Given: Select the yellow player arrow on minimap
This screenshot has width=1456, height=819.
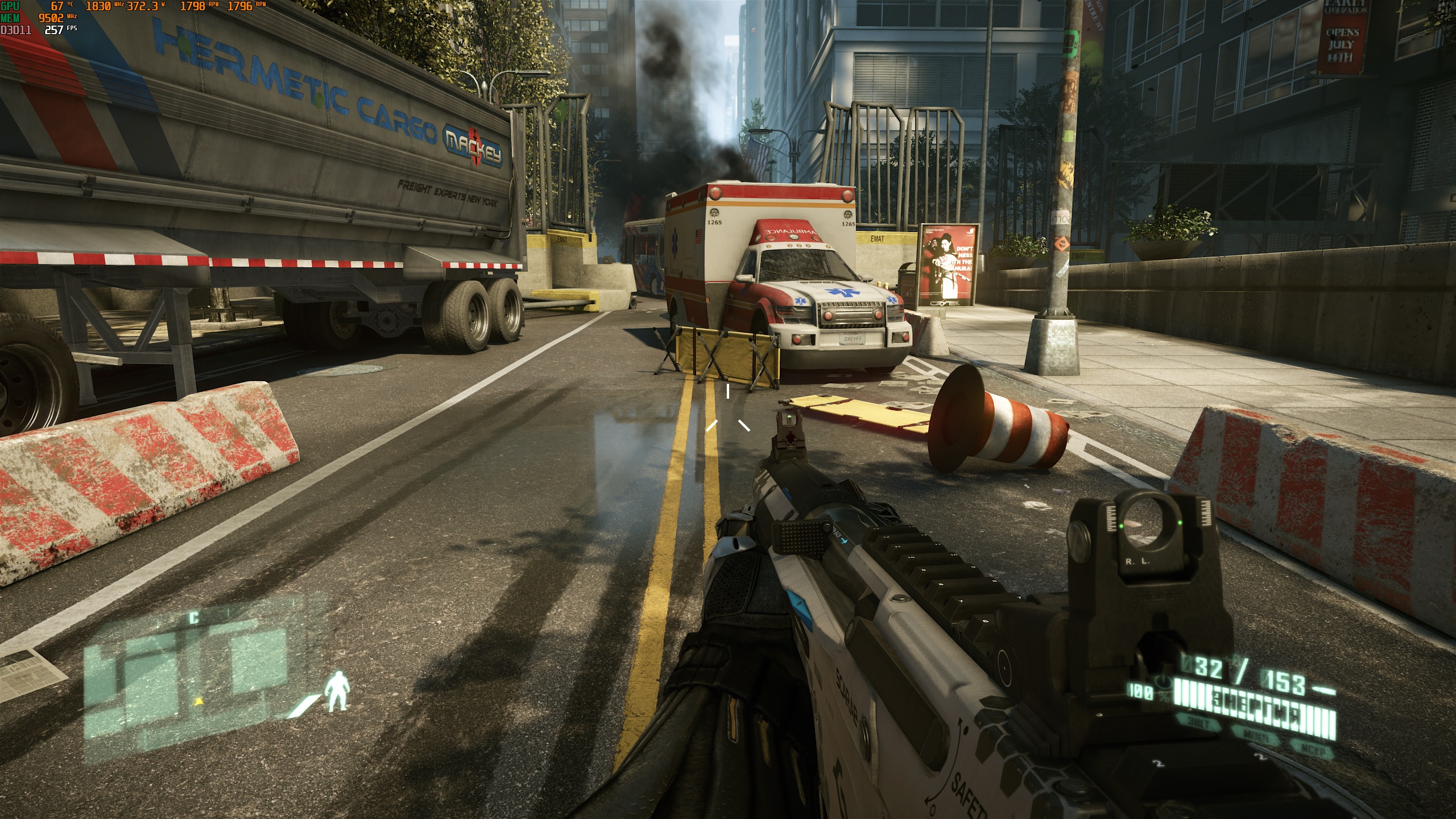Looking at the screenshot, I should coord(198,701).
